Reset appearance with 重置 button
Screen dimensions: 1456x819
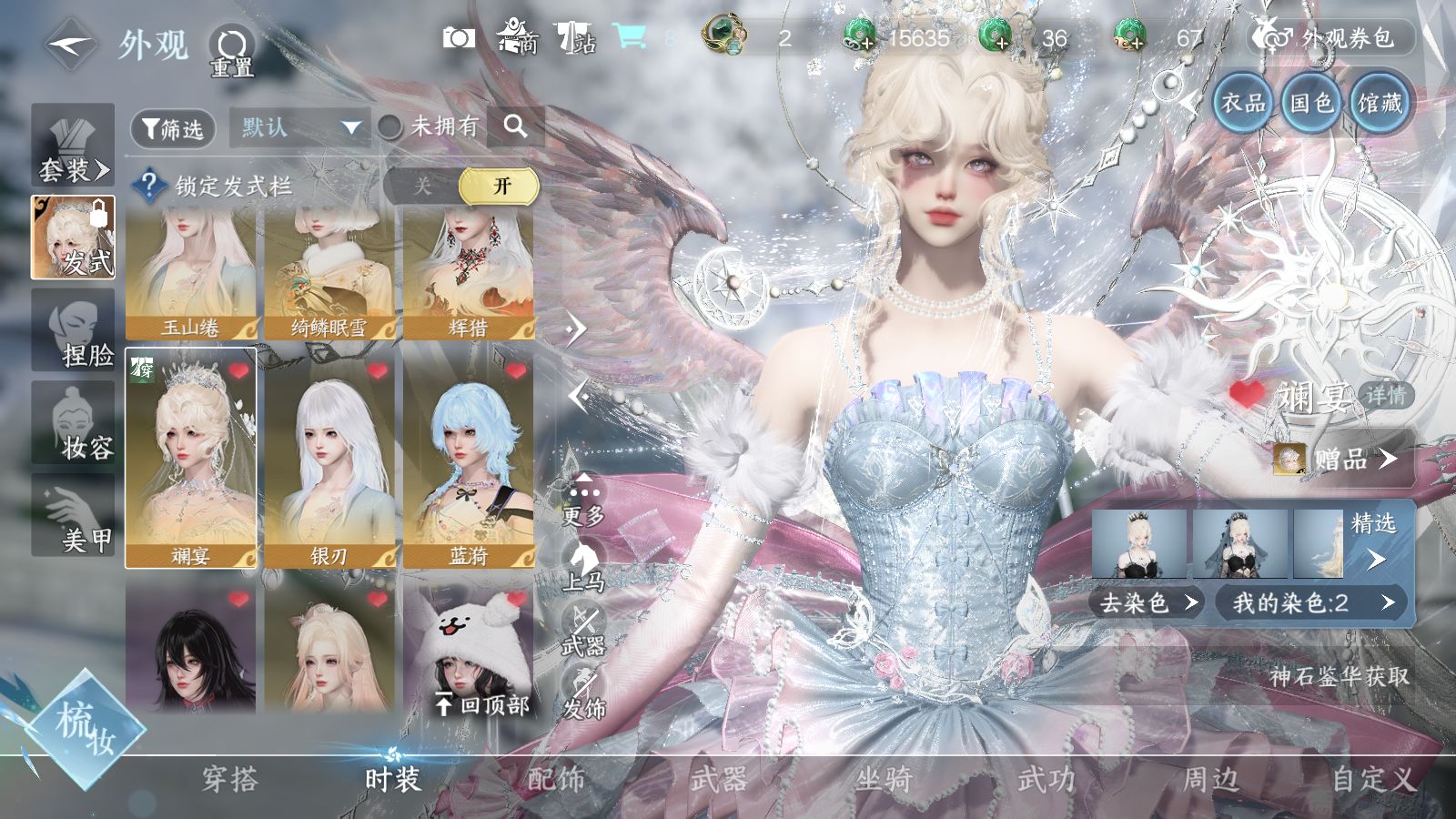(x=231, y=50)
